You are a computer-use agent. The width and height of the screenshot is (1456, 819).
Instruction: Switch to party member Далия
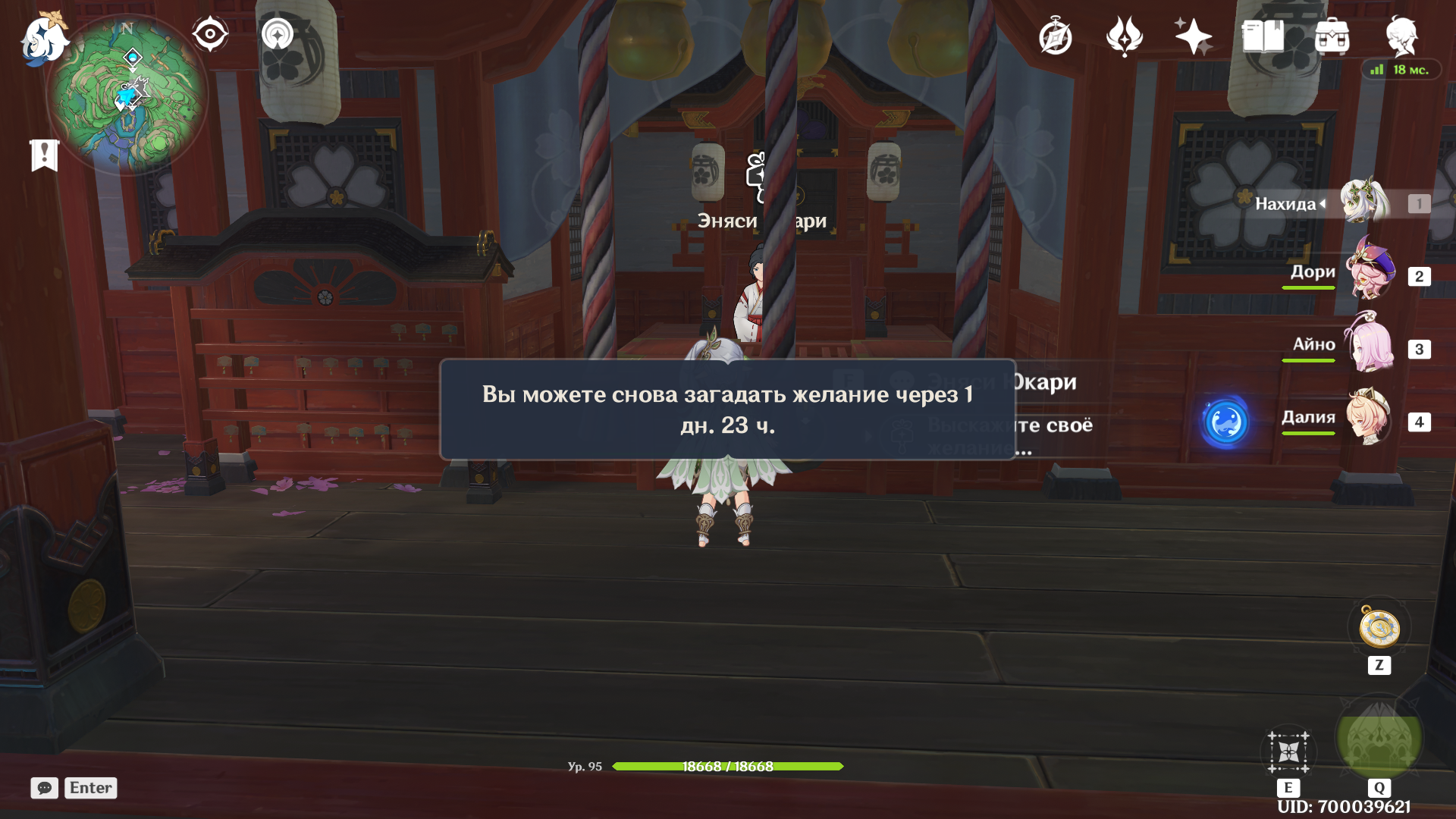(1370, 418)
